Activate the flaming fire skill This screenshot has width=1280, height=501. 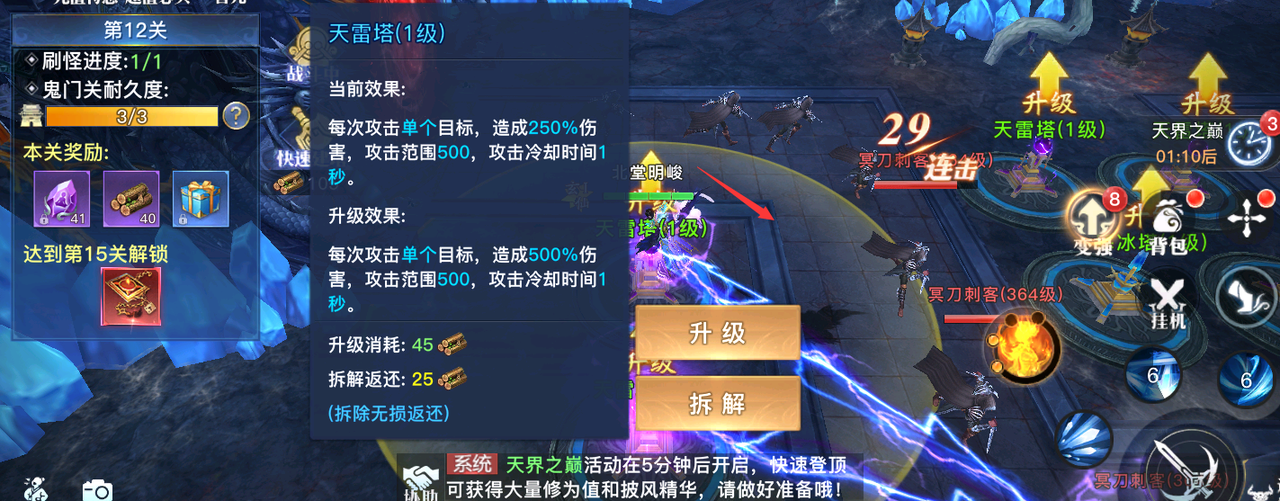point(1022,346)
